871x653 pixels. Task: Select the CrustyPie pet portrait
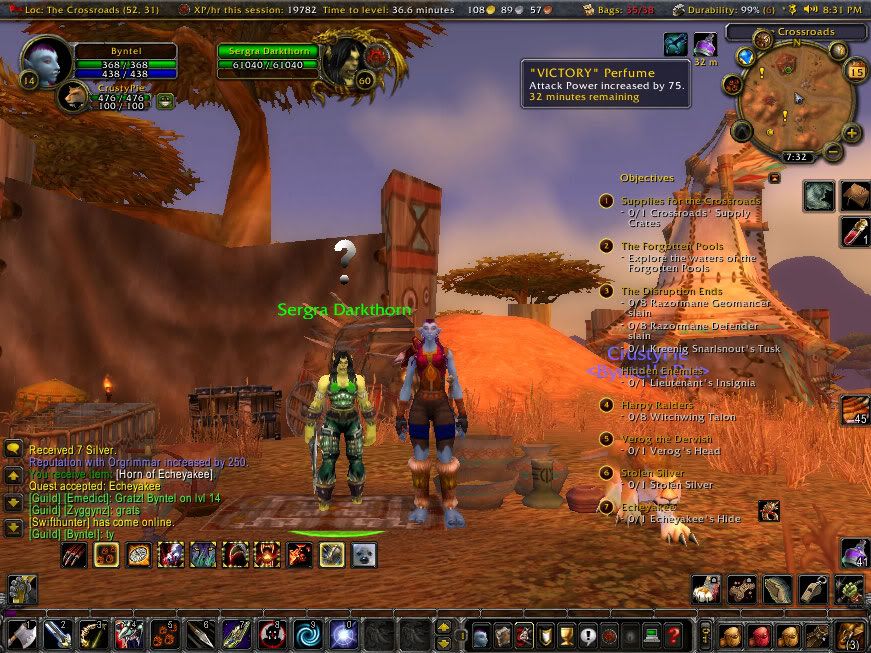[x=73, y=97]
